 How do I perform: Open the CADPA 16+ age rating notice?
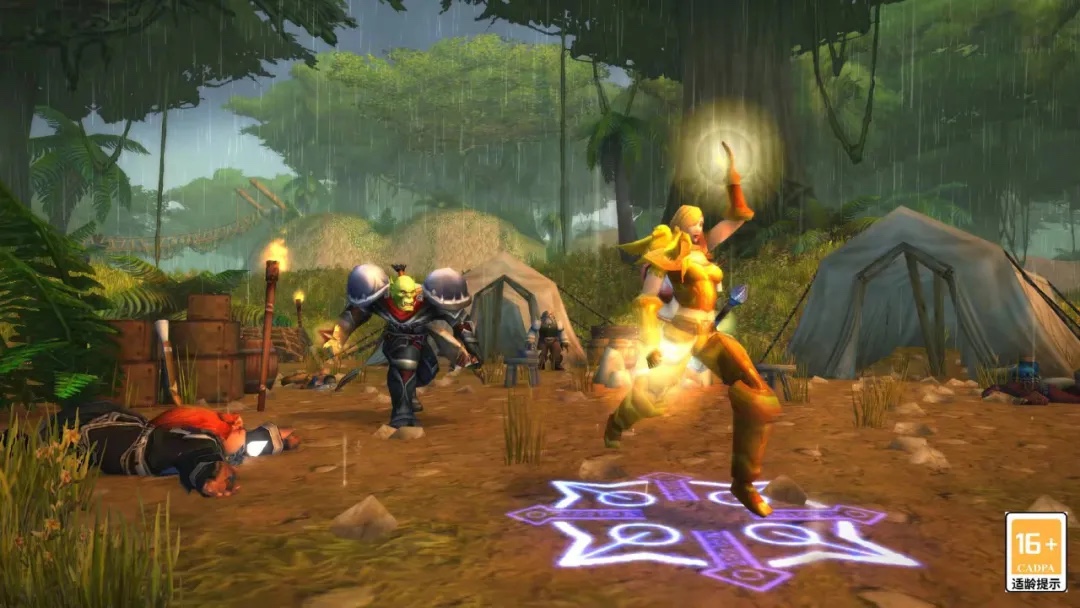1035,552
